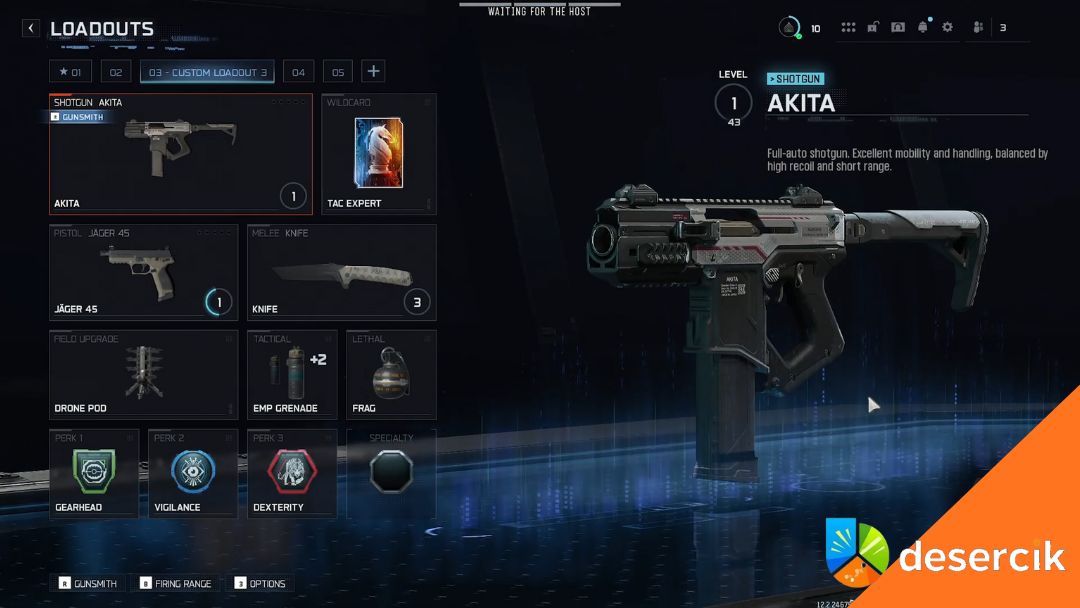Select the Akita shotgun primary weapon slot
Screen dimensions: 1080x608
pyautogui.click(x=180, y=154)
